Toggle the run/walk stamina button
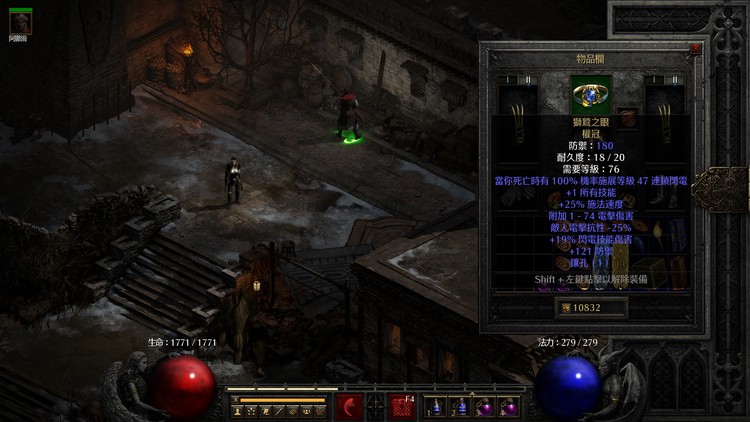 pos(236,400)
